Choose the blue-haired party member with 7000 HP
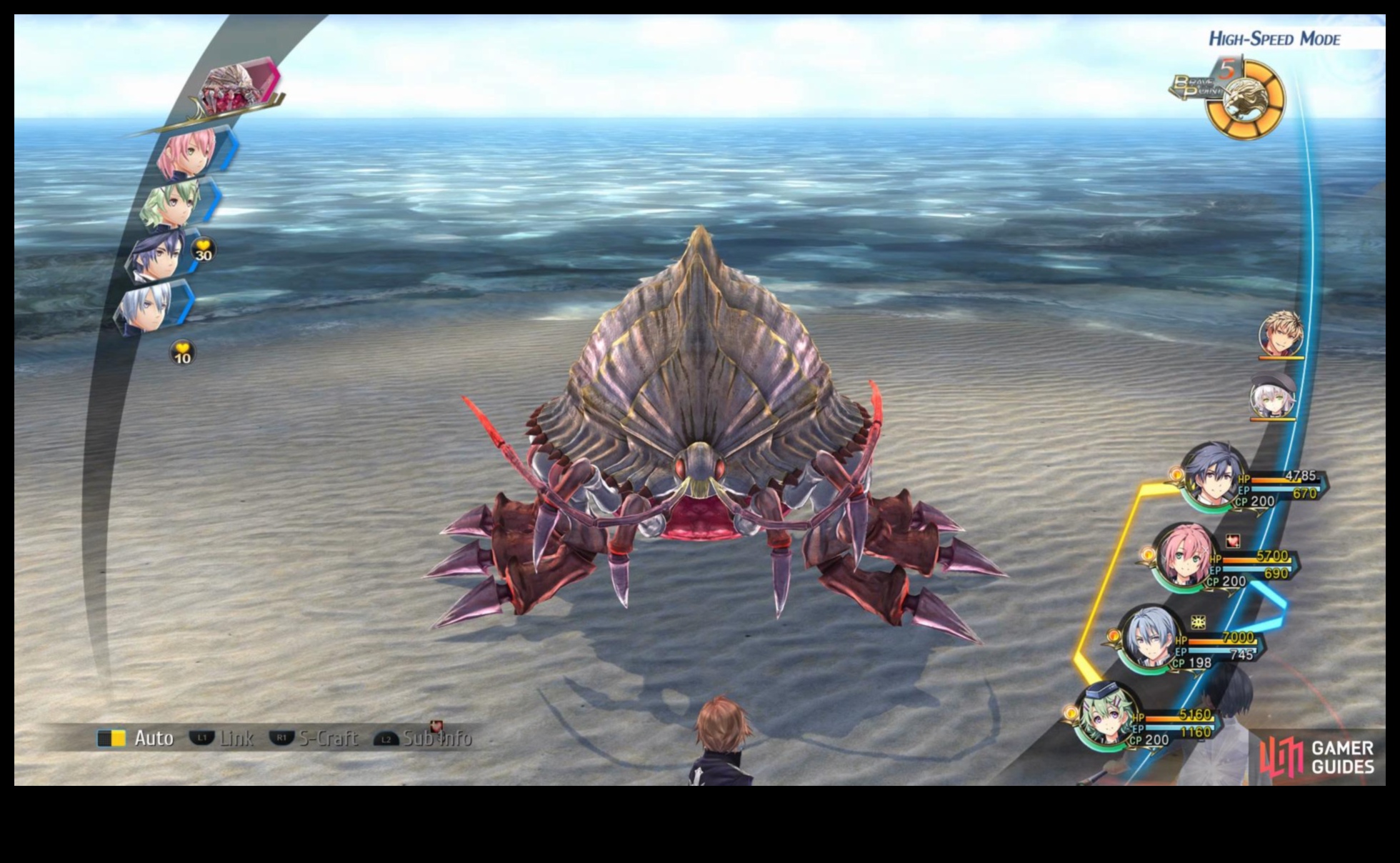1400x863 pixels. click(x=1151, y=638)
